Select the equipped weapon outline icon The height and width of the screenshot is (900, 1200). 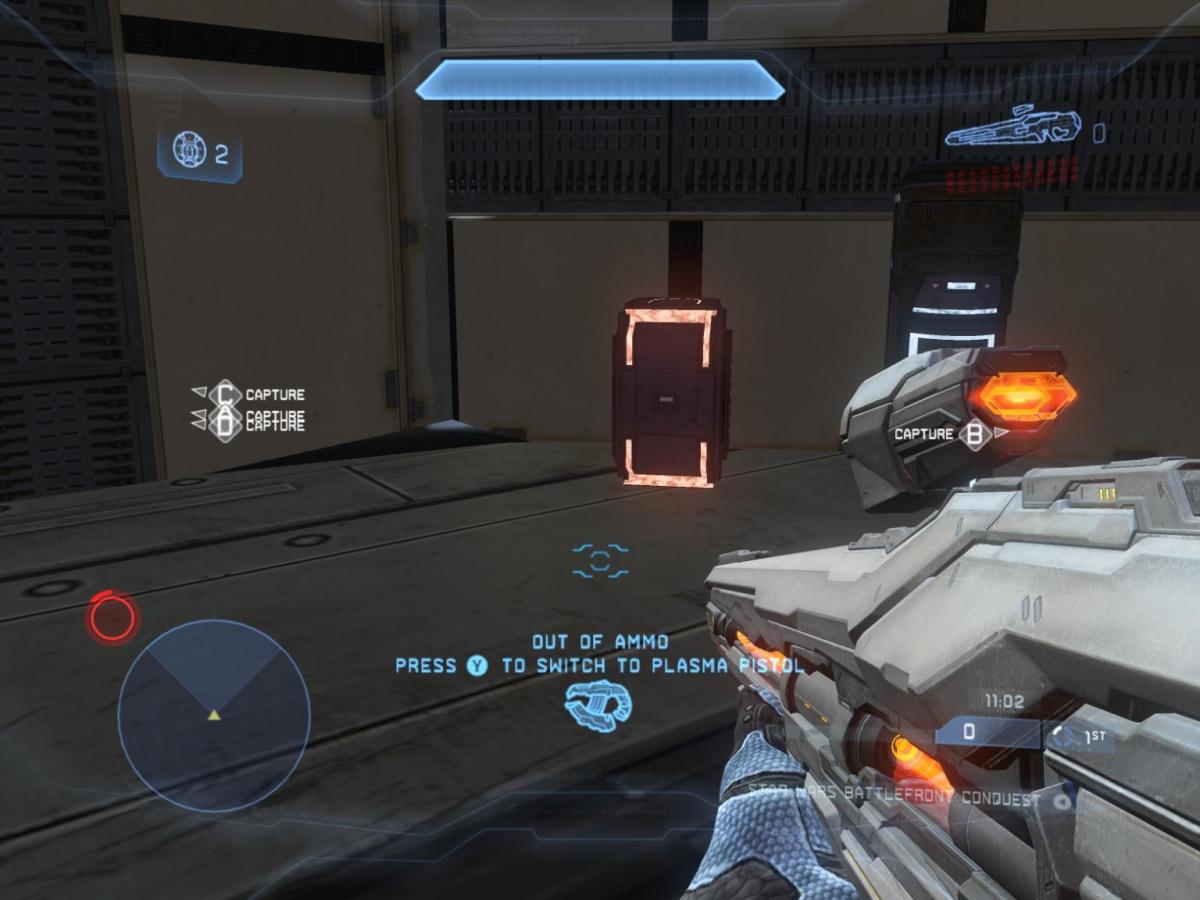(1013, 127)
